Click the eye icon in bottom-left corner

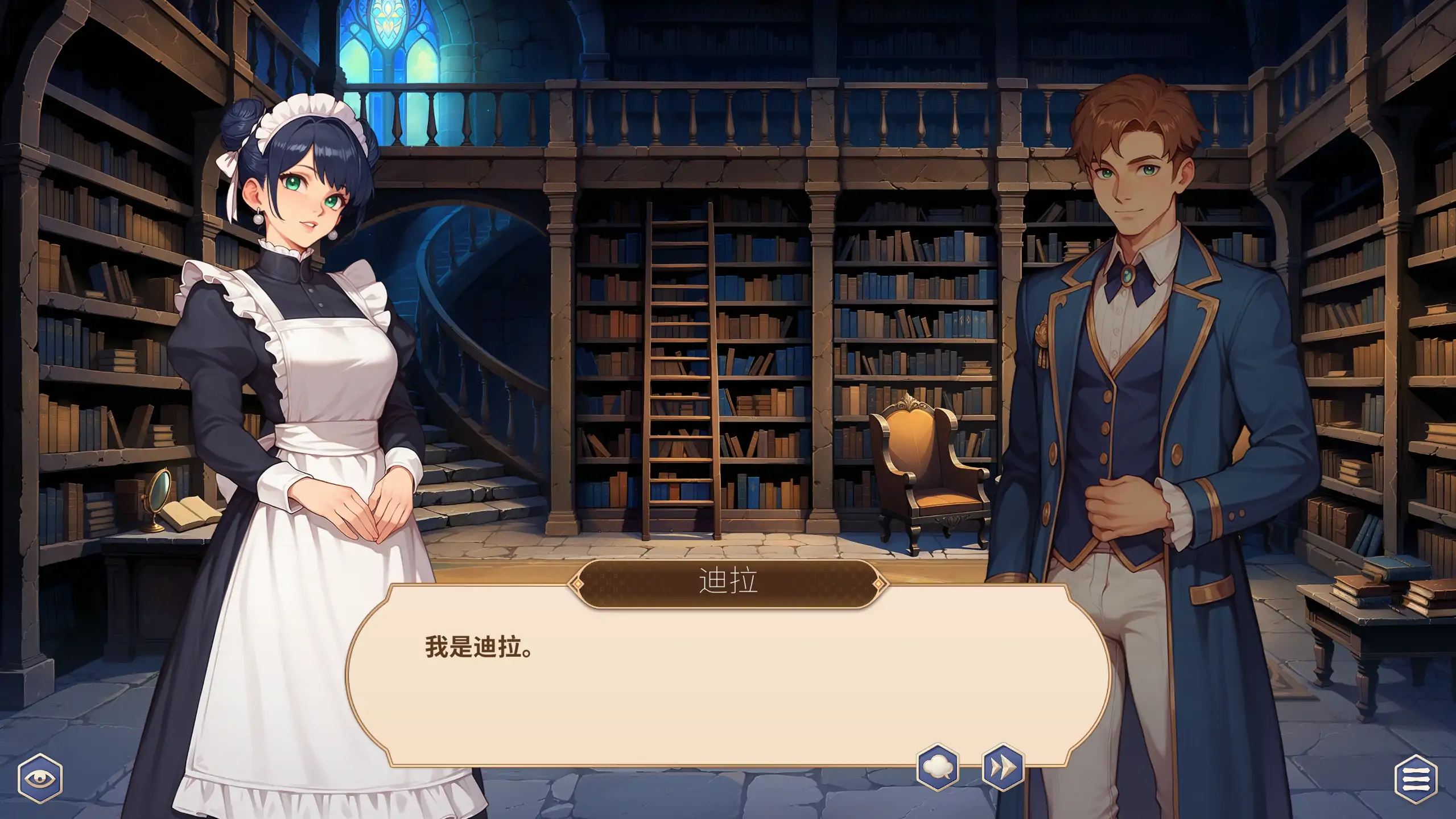tap(40, 779)
